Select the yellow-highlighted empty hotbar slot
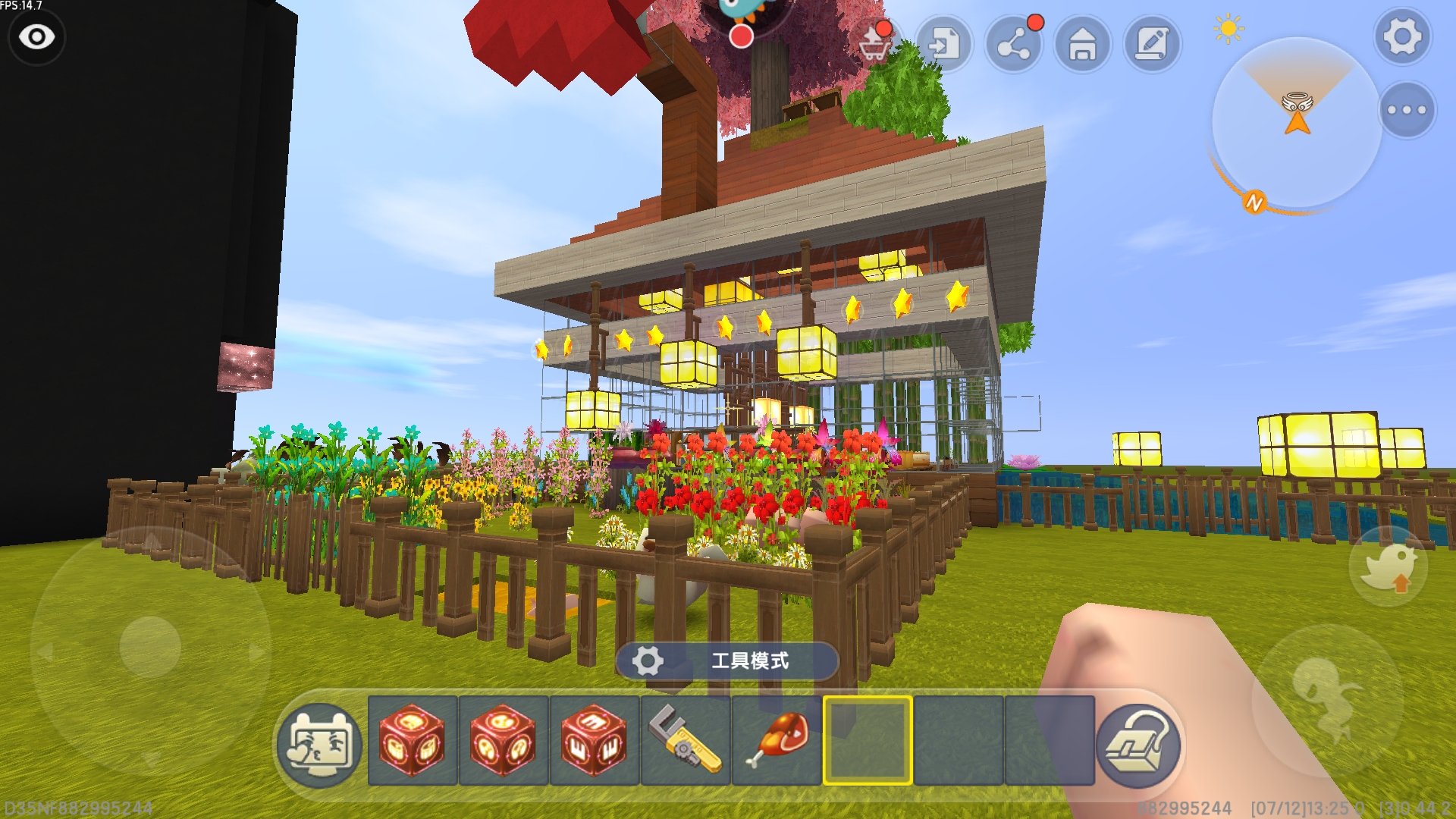1456x819 pixels. 868,740
